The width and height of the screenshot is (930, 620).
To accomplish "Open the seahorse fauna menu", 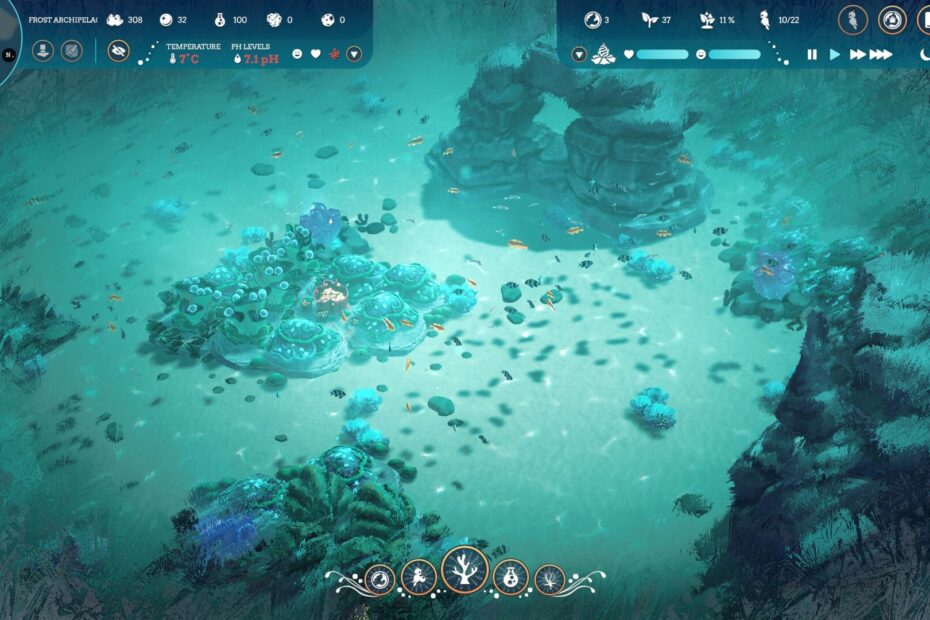I will click(418, 577).
